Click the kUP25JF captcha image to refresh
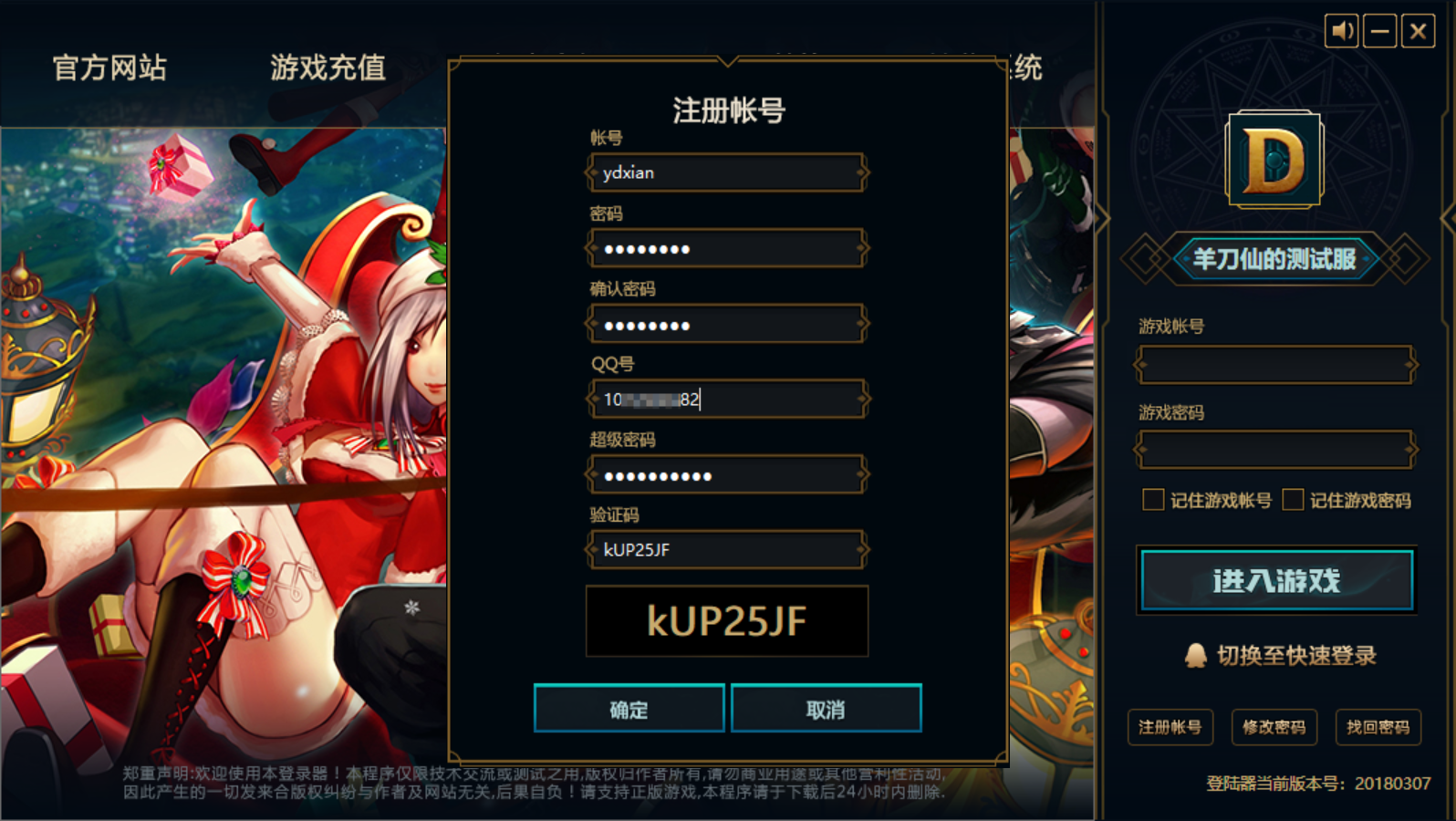 click(725, 621)
